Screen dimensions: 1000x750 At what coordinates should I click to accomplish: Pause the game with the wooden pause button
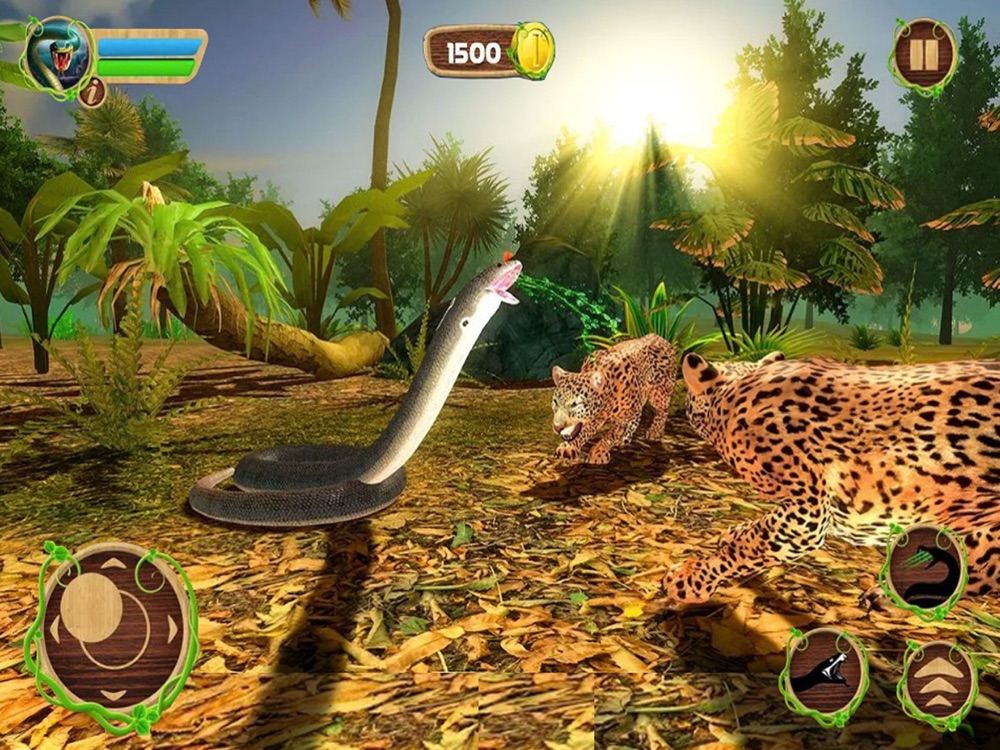[923, 55]
